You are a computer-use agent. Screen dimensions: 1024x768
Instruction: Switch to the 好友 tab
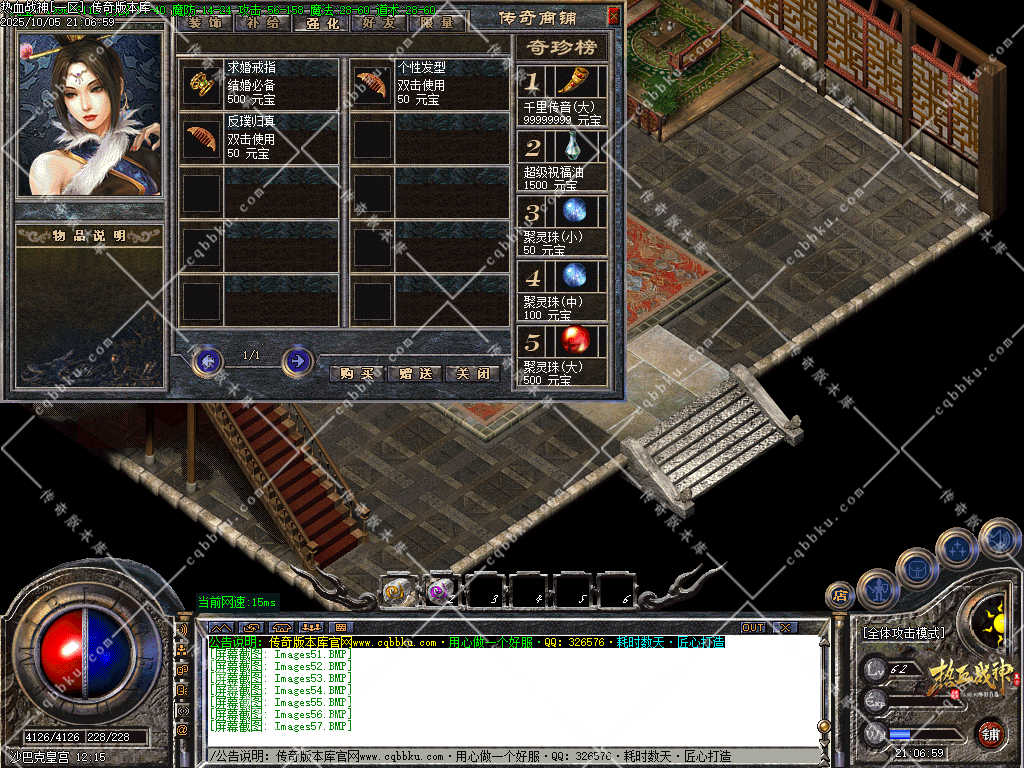pos(379,22)
